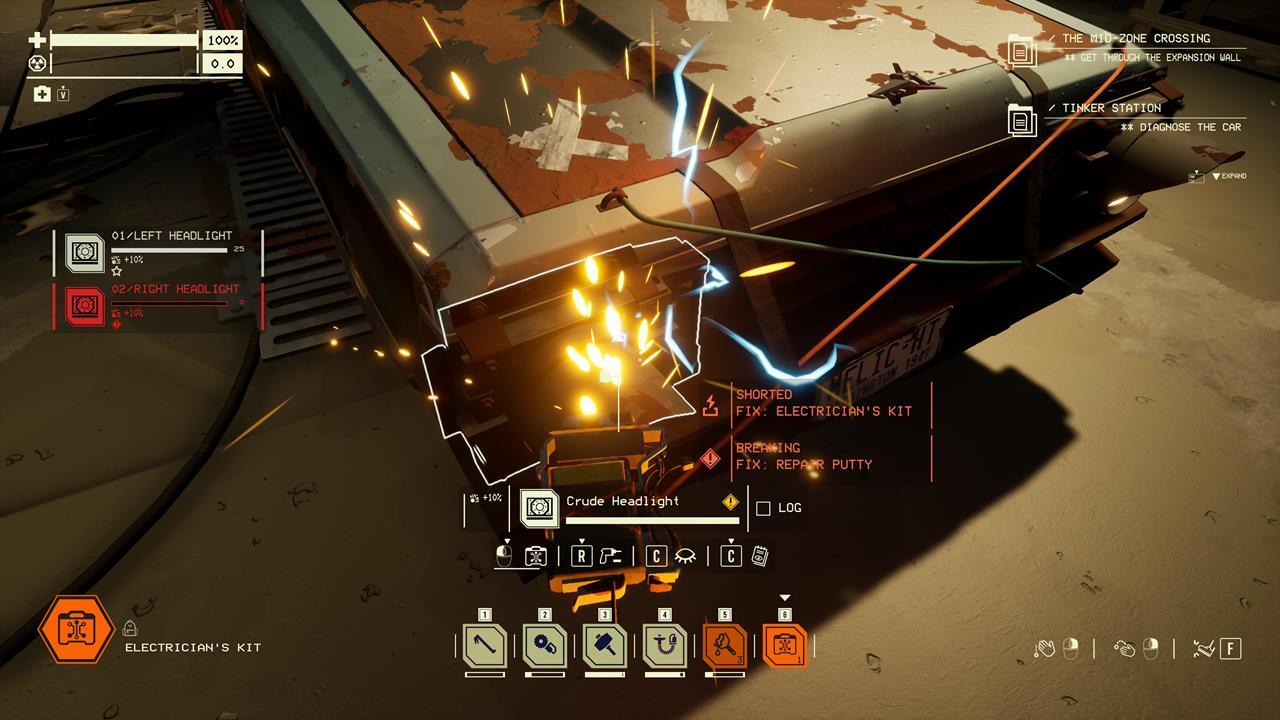Select the repair putty slot
Screen dimensions: 1280x720
pyautogui.click(x=725, y=646)
